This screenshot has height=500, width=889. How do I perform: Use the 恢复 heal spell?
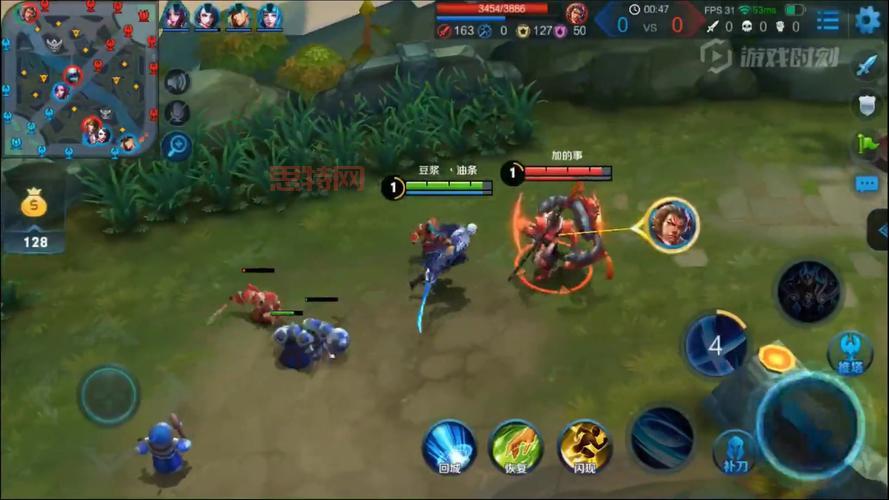[516, 445]
